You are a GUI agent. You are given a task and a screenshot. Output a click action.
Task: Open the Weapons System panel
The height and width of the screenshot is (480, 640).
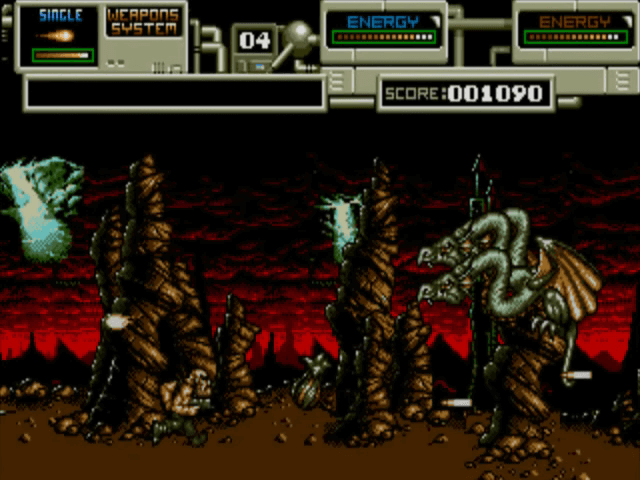tap(143, 22)
